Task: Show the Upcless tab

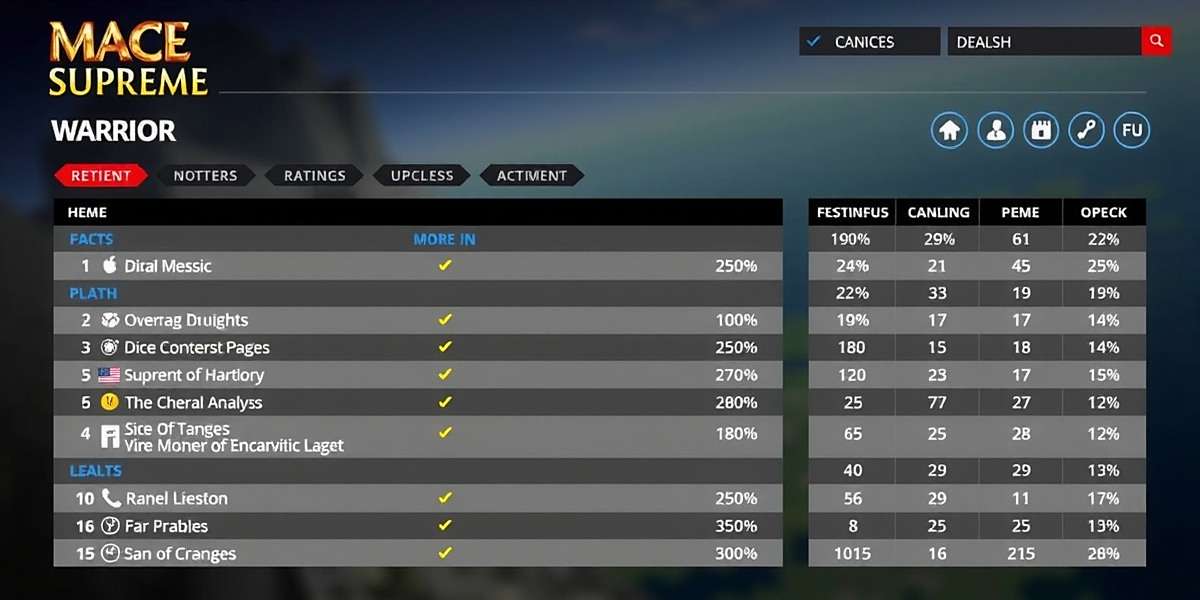Action: [x=422, y=175]
